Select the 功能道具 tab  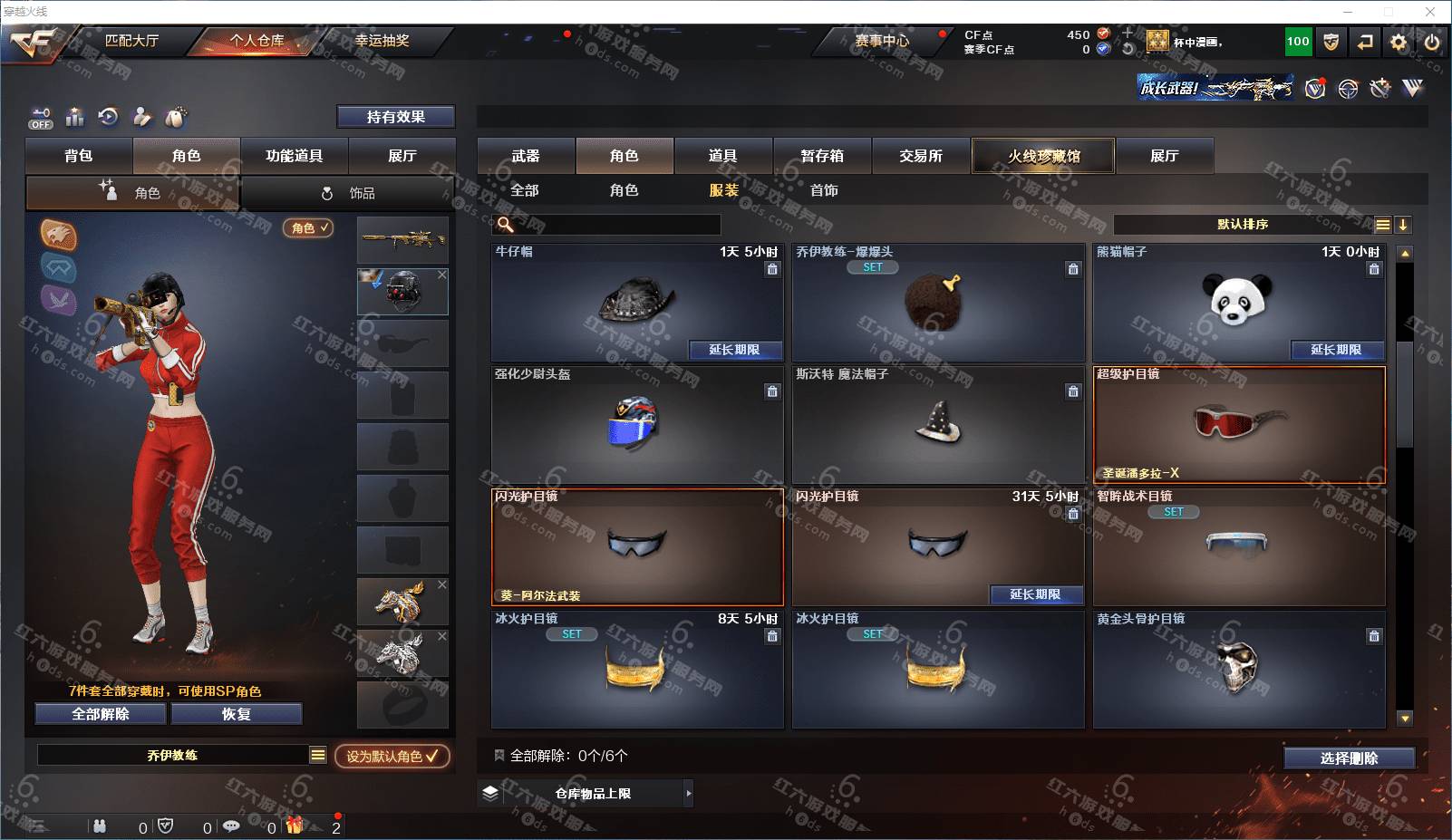(294, 156)
